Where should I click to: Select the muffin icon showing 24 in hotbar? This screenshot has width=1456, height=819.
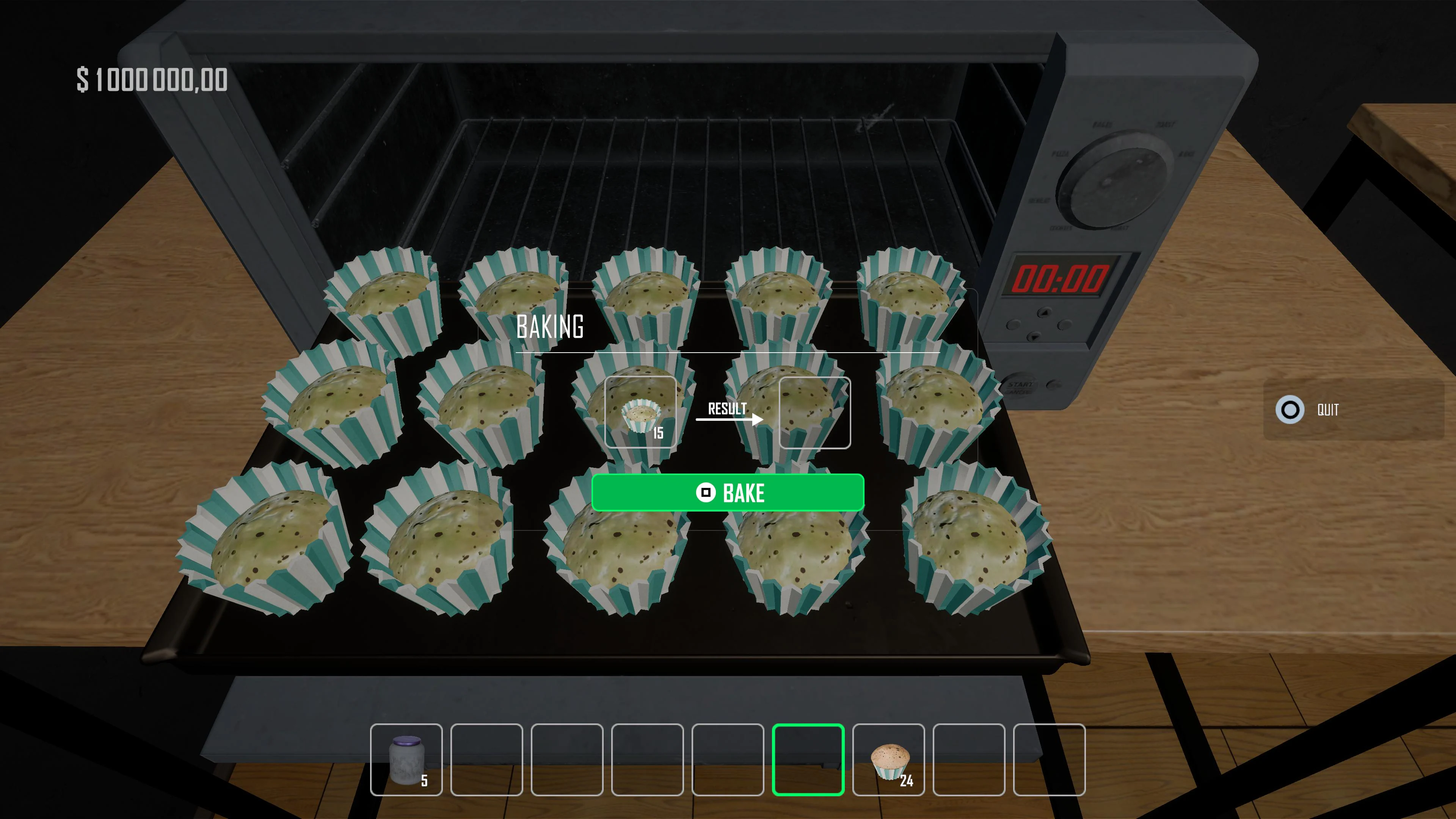pyautogui.click(x=888, y=759)
